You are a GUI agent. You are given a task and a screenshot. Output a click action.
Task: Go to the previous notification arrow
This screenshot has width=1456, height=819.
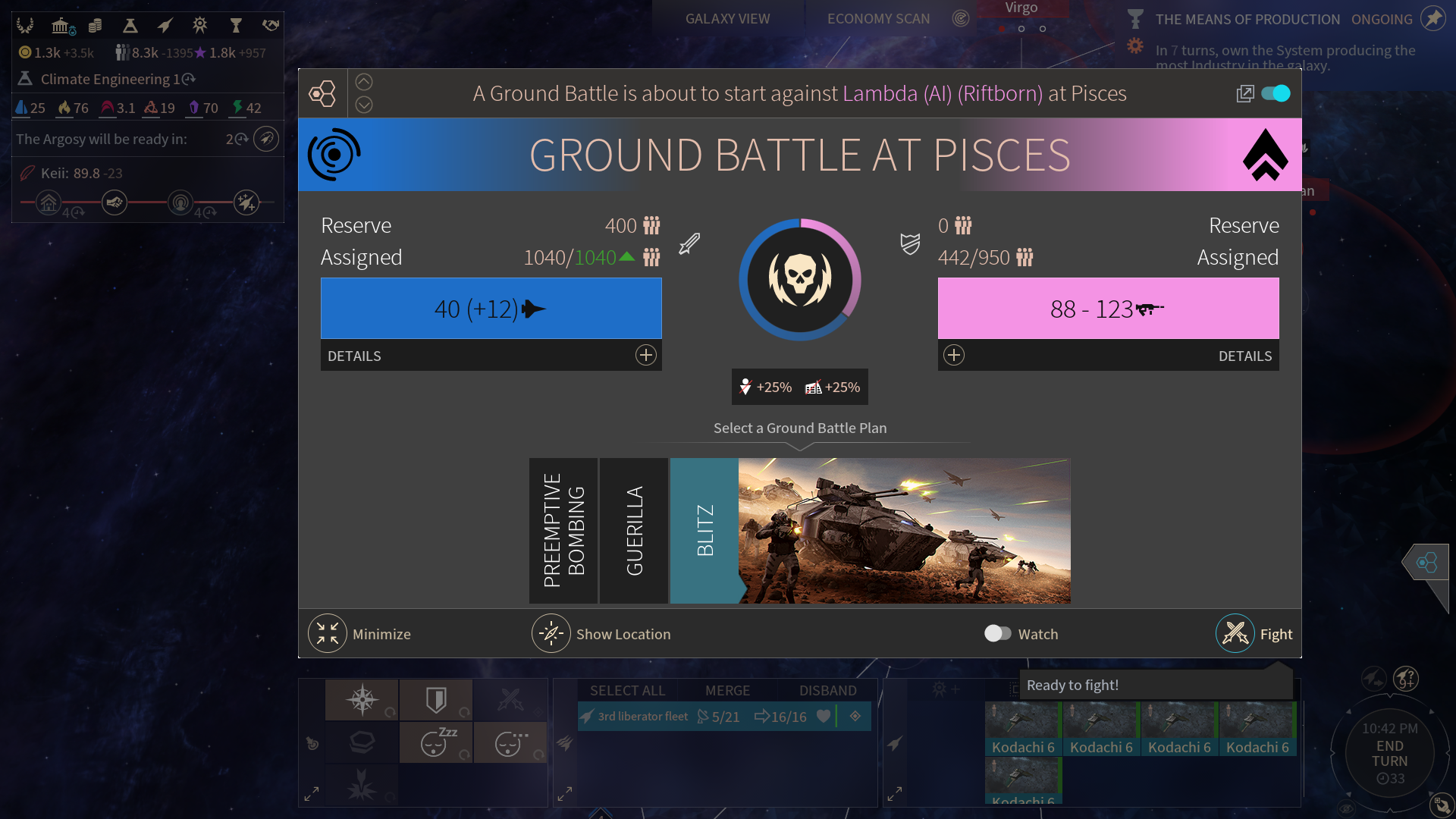364,82
